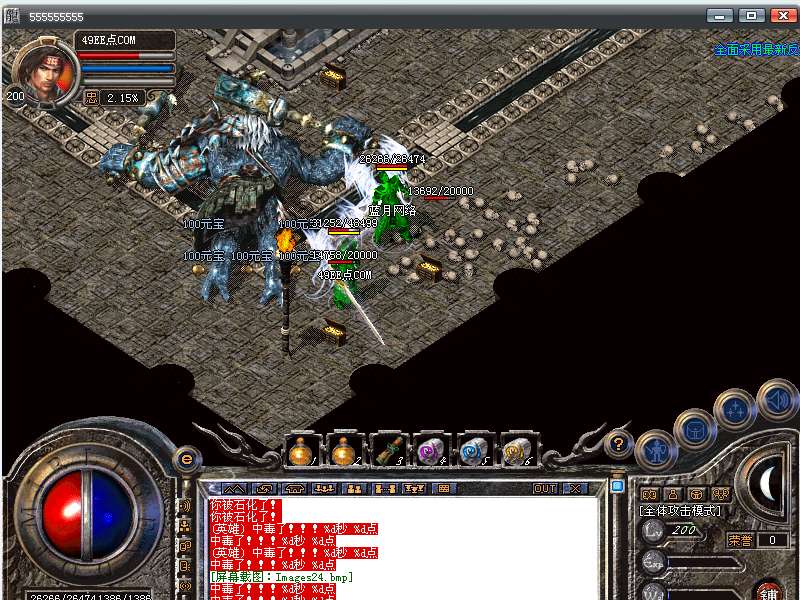Use the green scroll bundle in slot 3

pyautogui.click(x=388, y=451)
